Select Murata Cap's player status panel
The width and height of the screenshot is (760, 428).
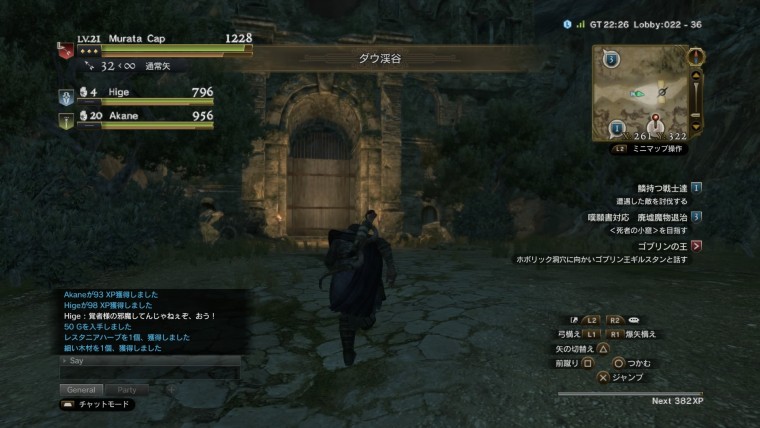tap(155, 43)
